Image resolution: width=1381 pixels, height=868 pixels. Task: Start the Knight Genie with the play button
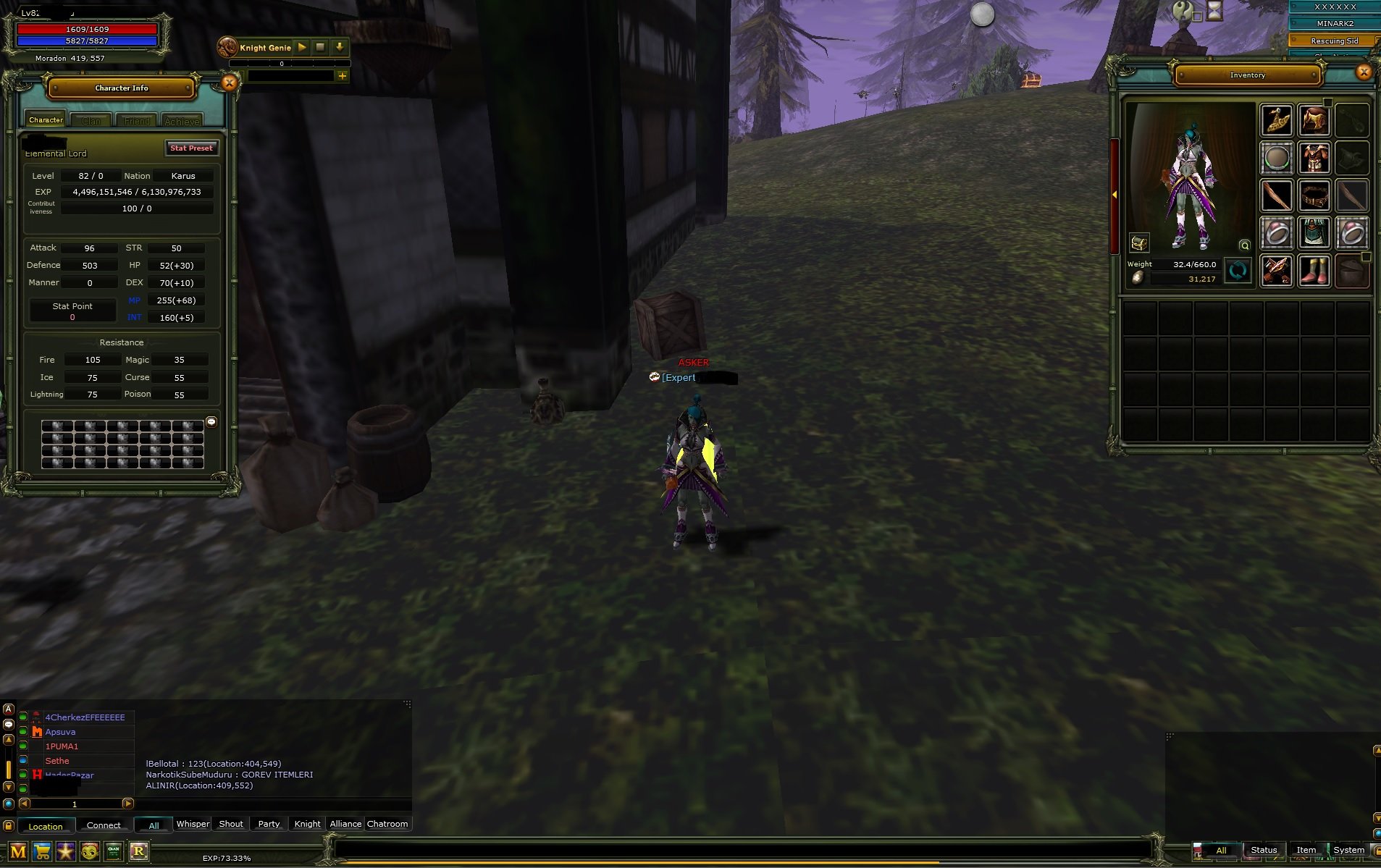click(301, 46)
